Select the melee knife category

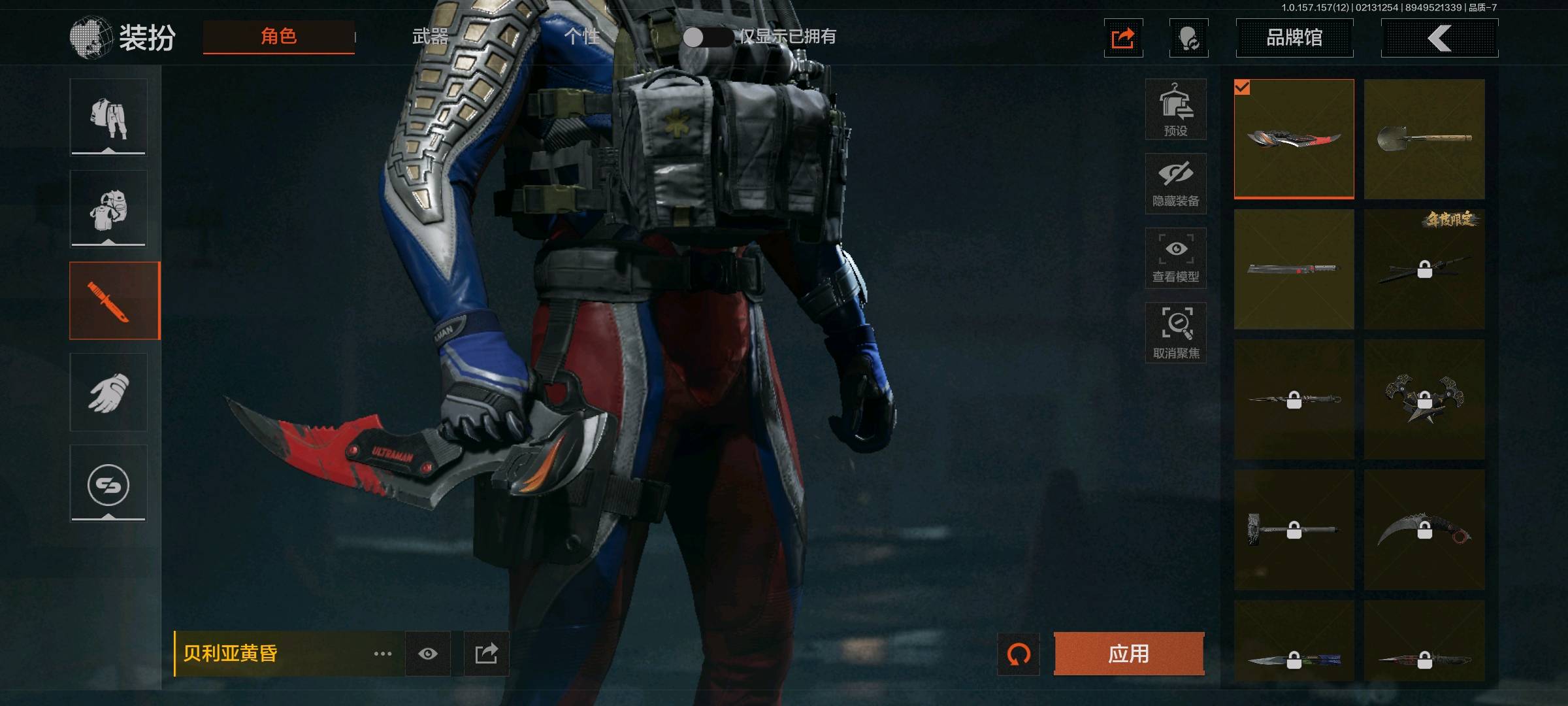[114, 301]
